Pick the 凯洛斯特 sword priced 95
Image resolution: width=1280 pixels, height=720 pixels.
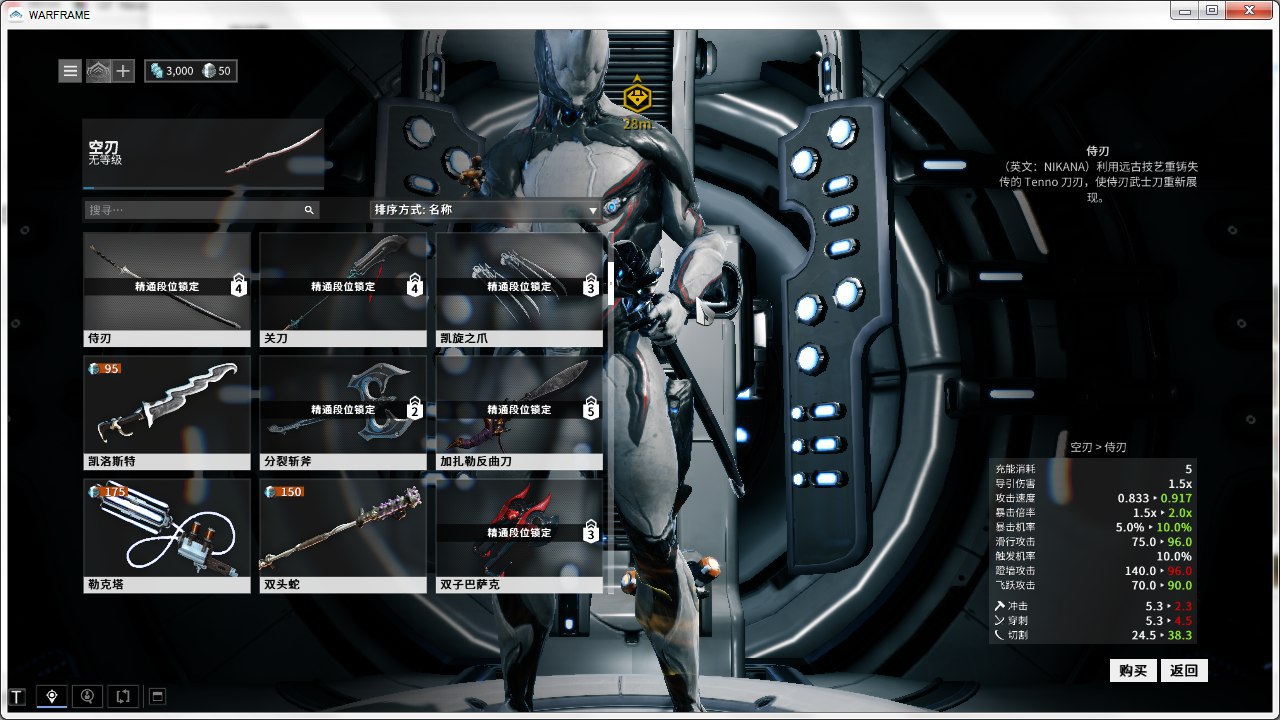pyautogui.click(x=167, y=413)
